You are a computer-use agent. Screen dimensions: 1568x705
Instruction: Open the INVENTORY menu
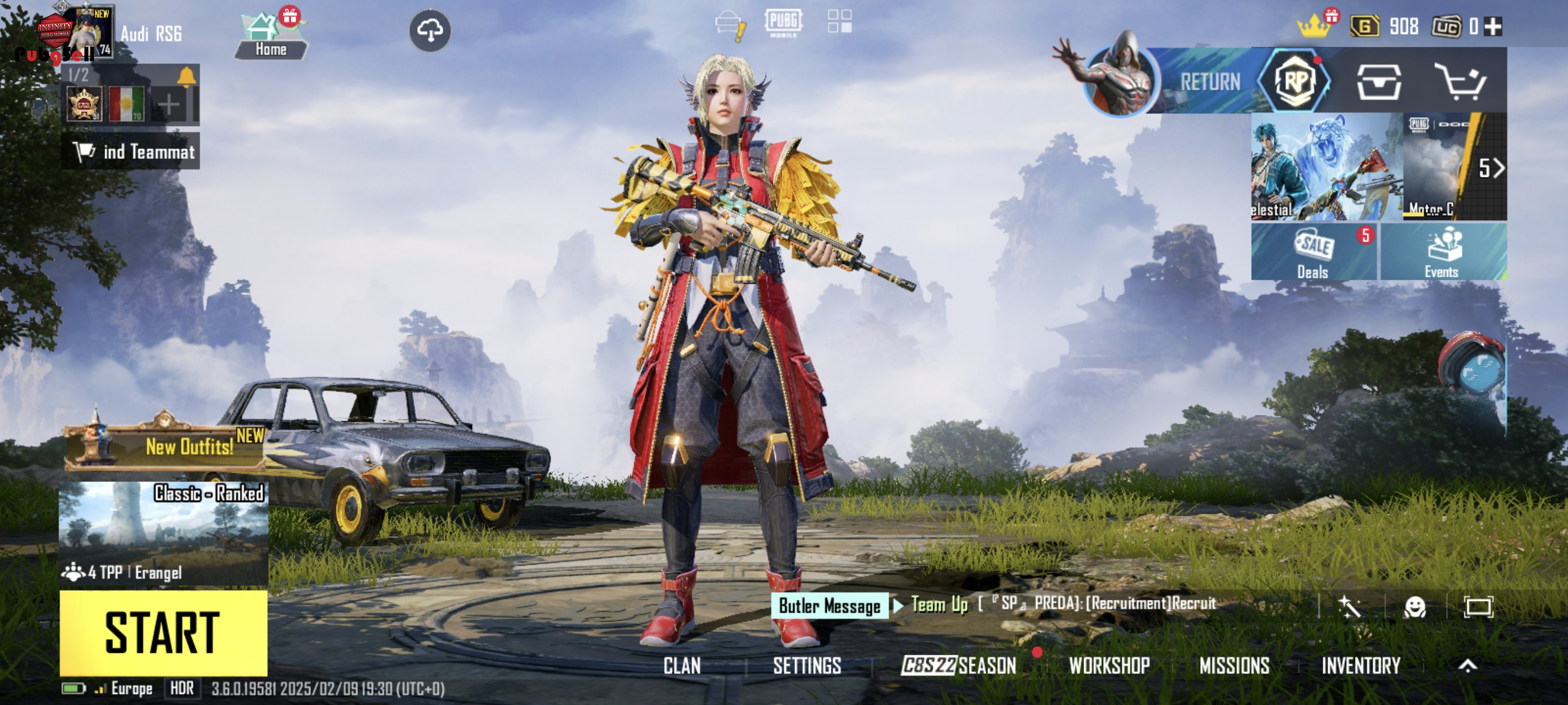coord(1360,666)
